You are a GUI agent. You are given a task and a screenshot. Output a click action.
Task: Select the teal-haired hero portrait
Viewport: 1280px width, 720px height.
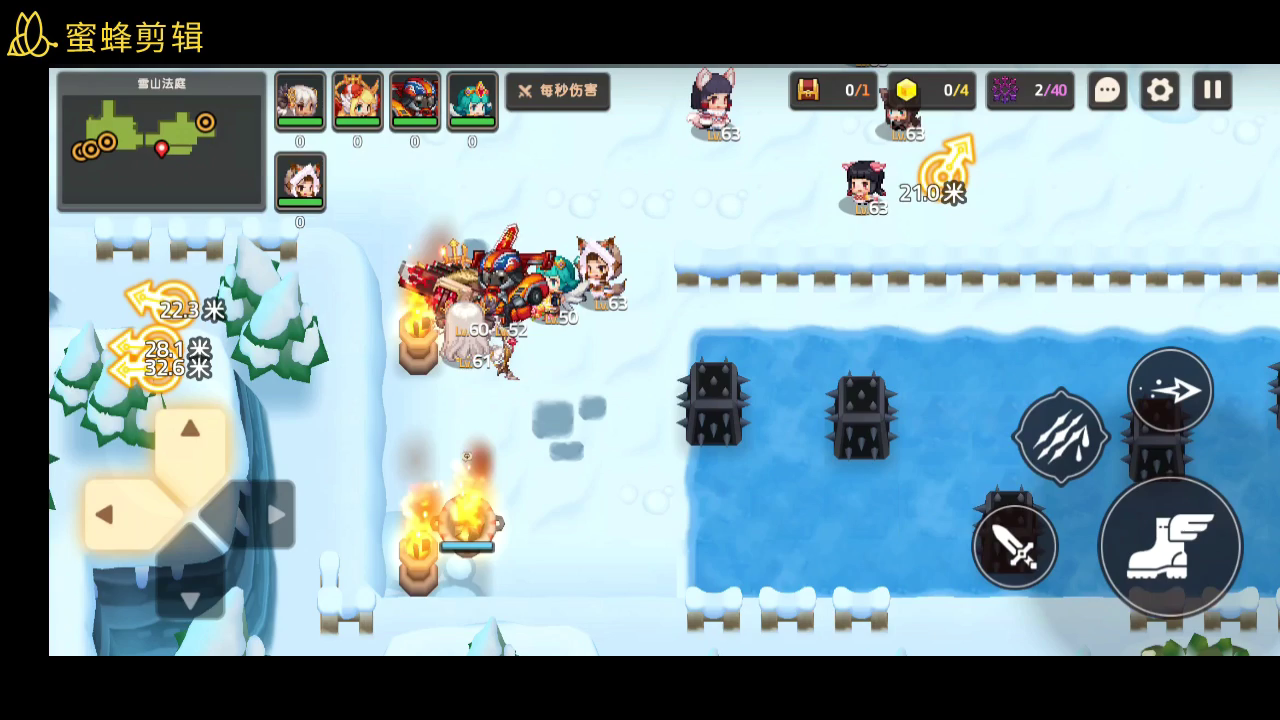click(472, 101)
